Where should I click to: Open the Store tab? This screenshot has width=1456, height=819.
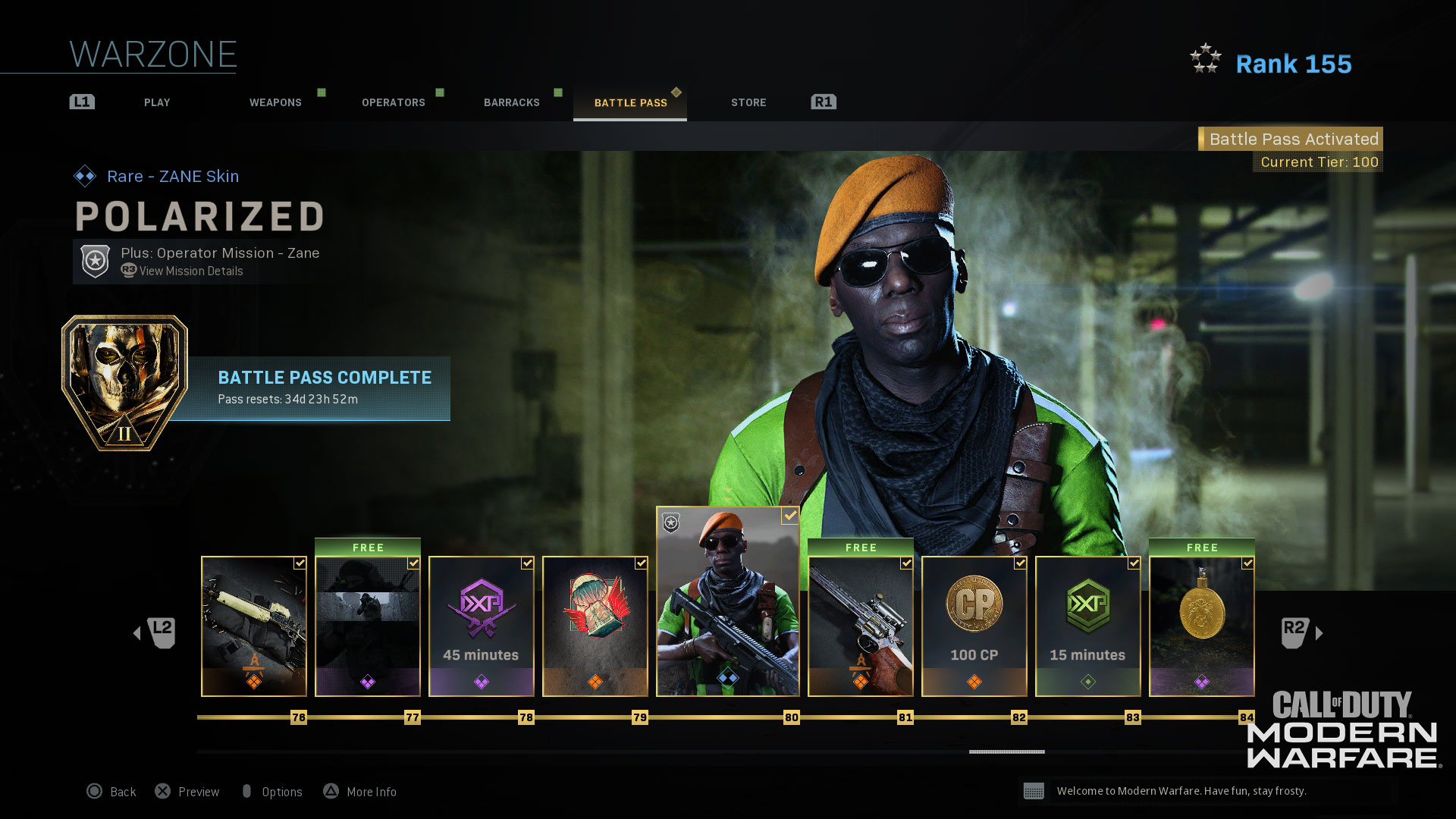(x=748, y=102)
